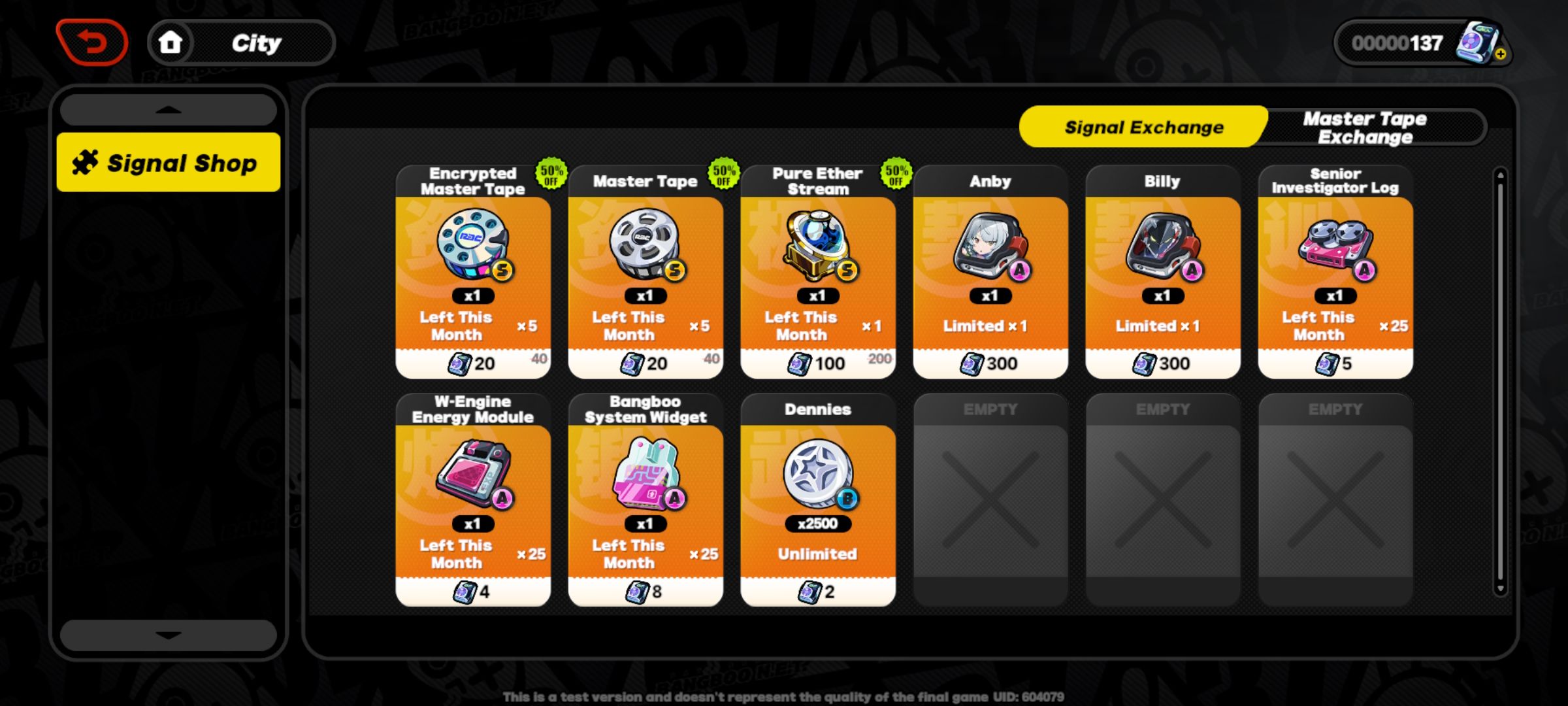Open the City home icon
The height and width of the screenshot is (706, 1568).
pos(171,42)
